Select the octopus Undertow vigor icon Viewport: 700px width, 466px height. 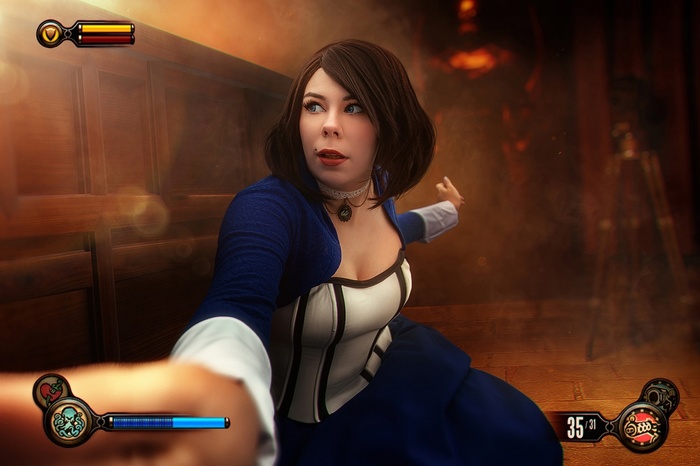pos(69,420)
